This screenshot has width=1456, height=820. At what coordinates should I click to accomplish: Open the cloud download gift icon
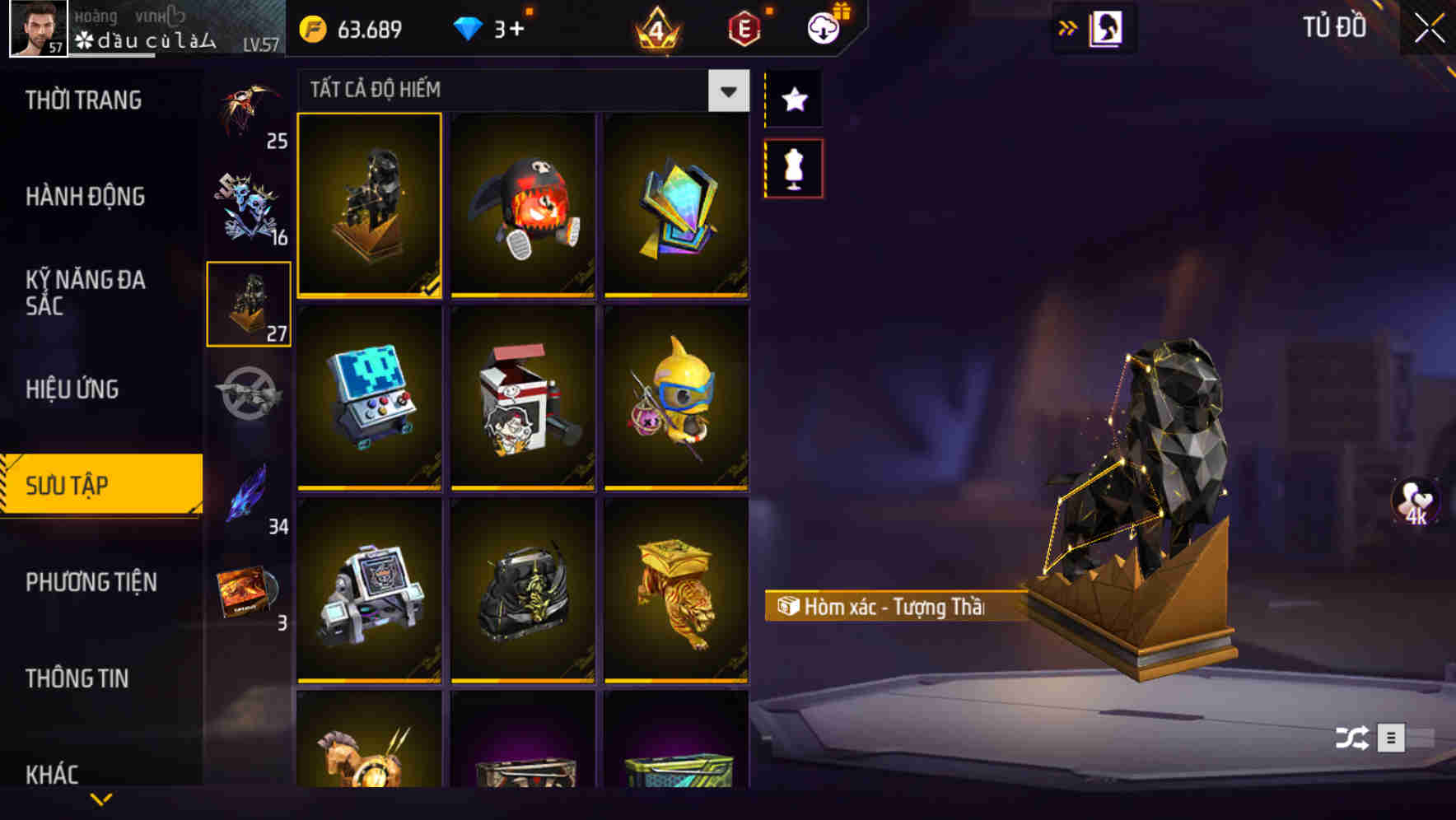(823, 26)
